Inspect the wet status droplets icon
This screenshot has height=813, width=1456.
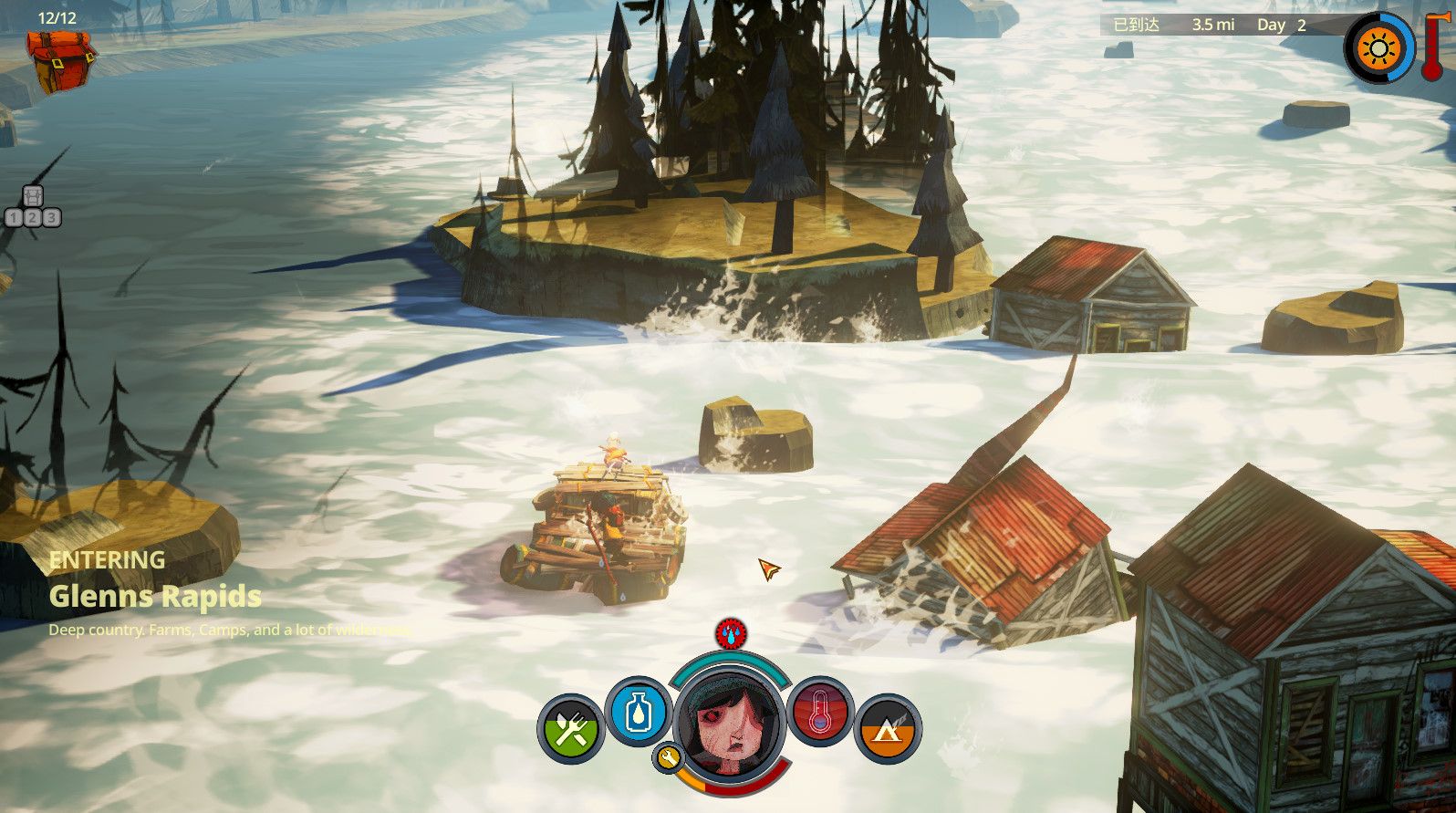[x=731, y=632]
